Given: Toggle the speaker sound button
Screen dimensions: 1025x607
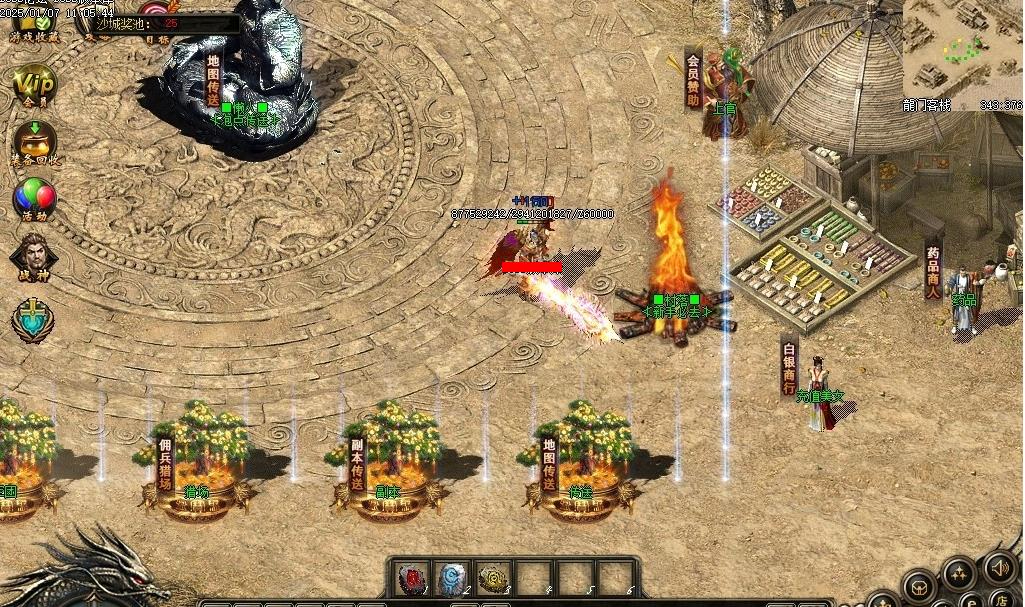Looking at the screenshot, I should 999,568.
